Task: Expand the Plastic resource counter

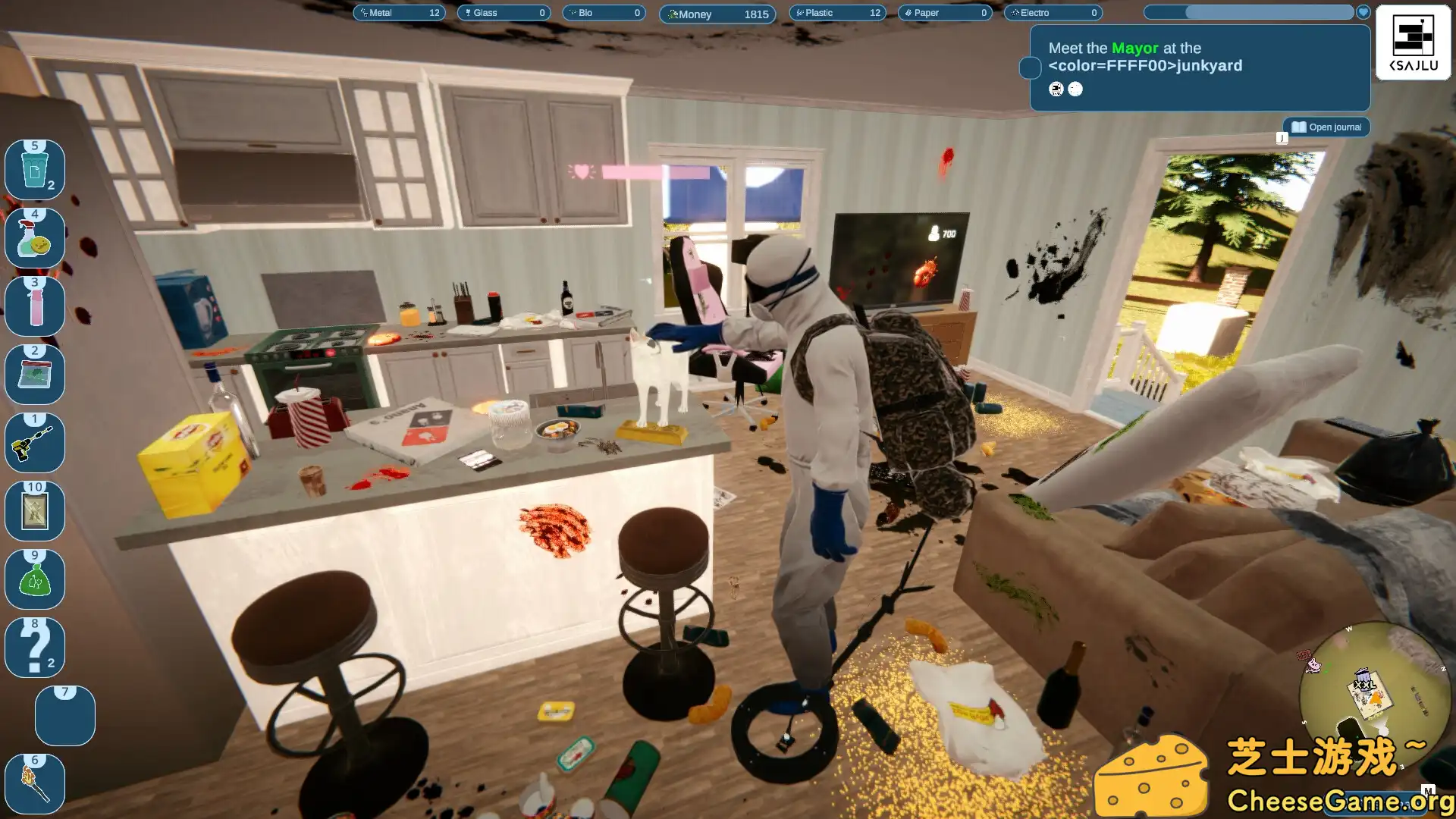Action: tap(837, 13)
